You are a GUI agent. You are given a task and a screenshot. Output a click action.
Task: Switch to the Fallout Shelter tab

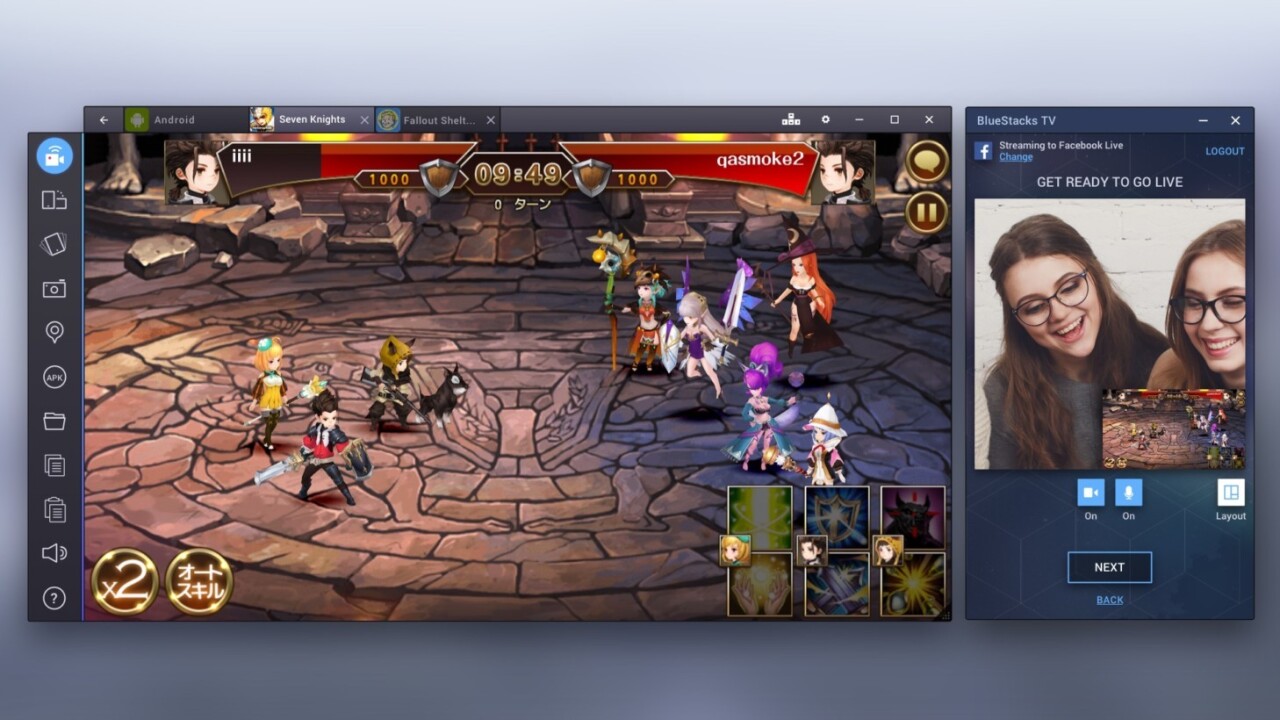[435, 118]
